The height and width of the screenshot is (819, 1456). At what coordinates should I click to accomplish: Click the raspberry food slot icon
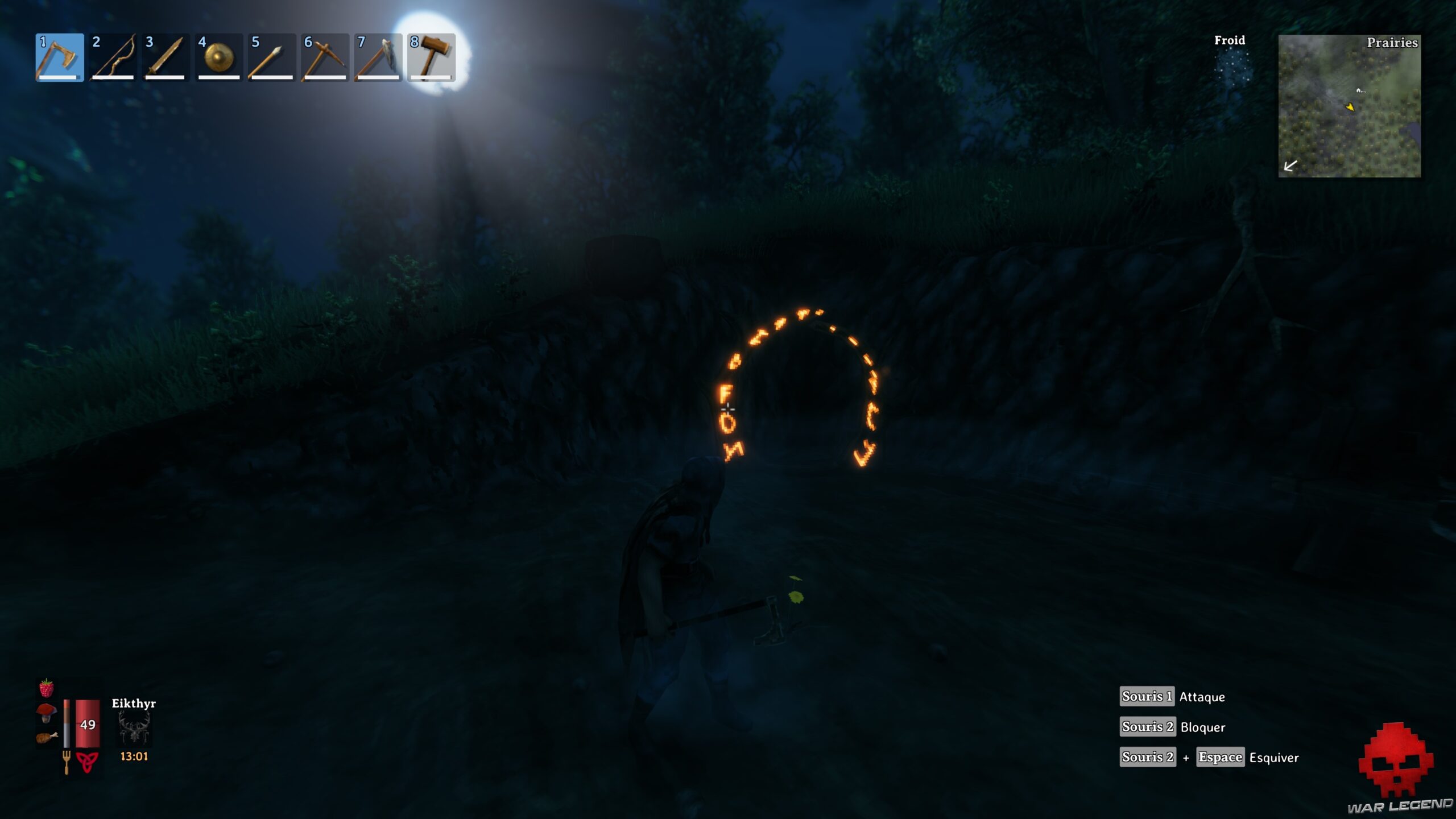47,686
